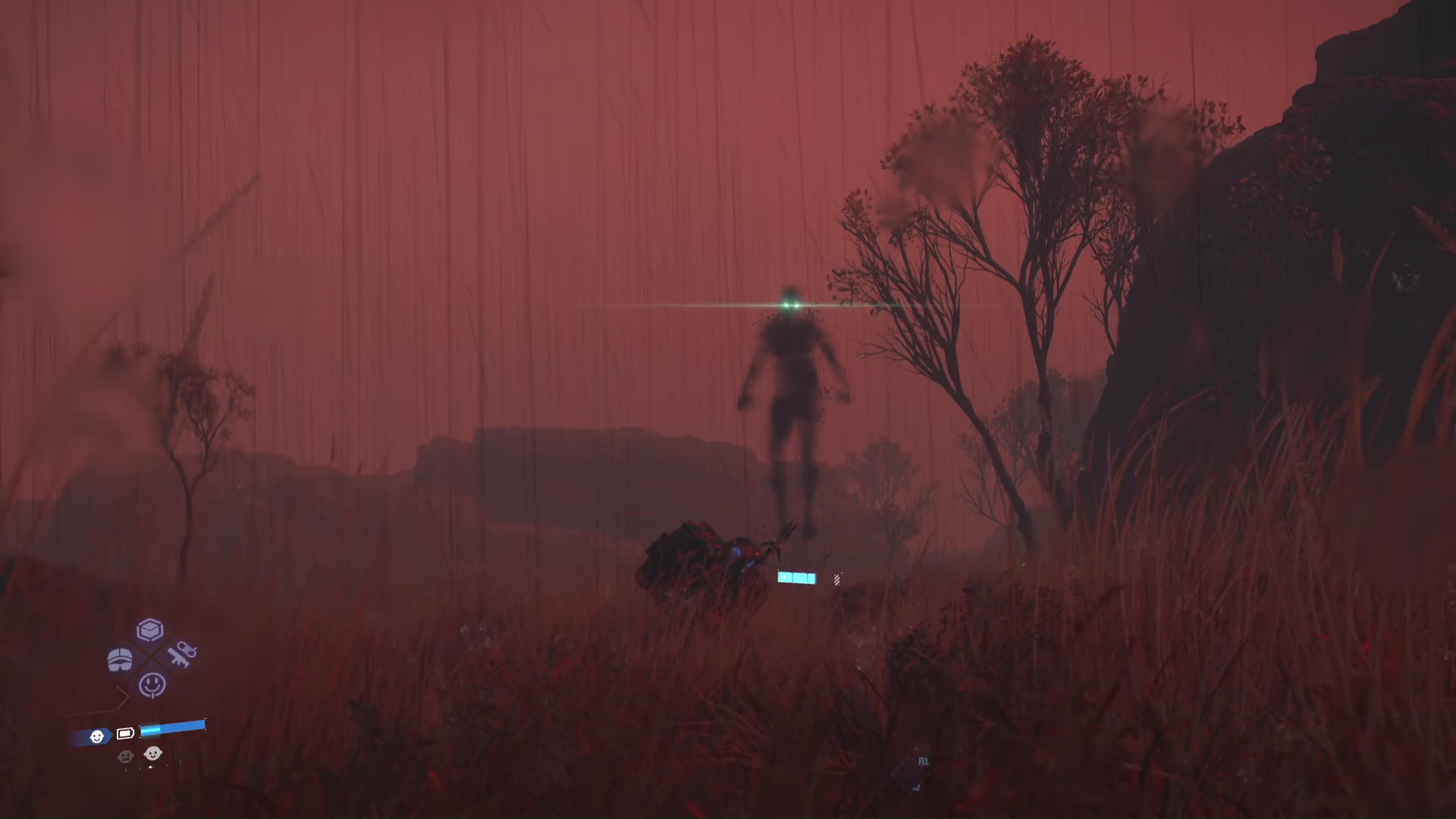Viewport: 1456px width, 819px height.
Task: Click the hazard stripe damage indicator near the cargo
Action: (x=836, y=579)
